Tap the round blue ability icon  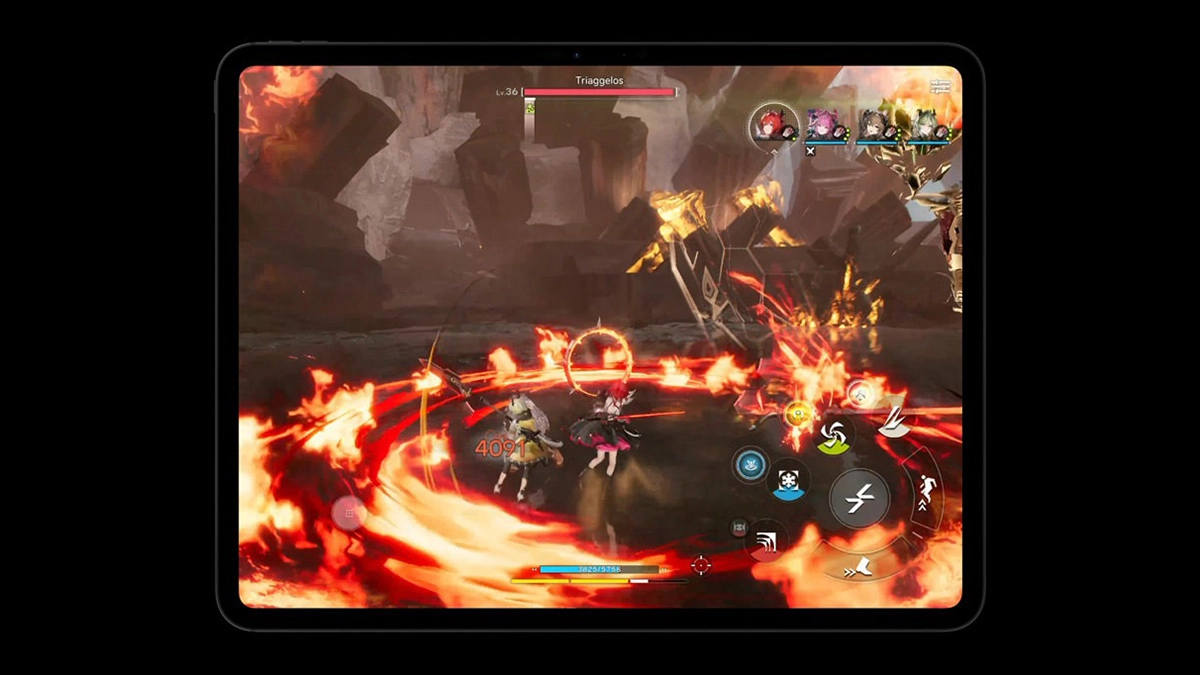click(749, 464)
